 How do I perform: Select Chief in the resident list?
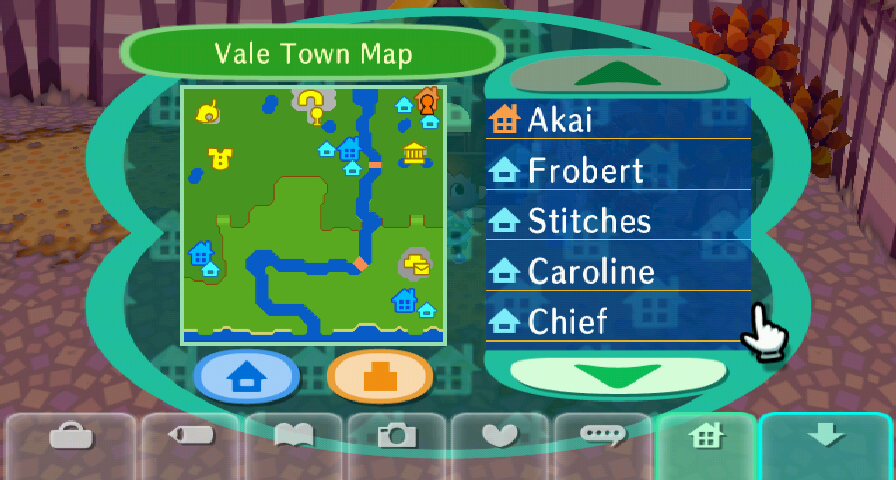point(618,322)
